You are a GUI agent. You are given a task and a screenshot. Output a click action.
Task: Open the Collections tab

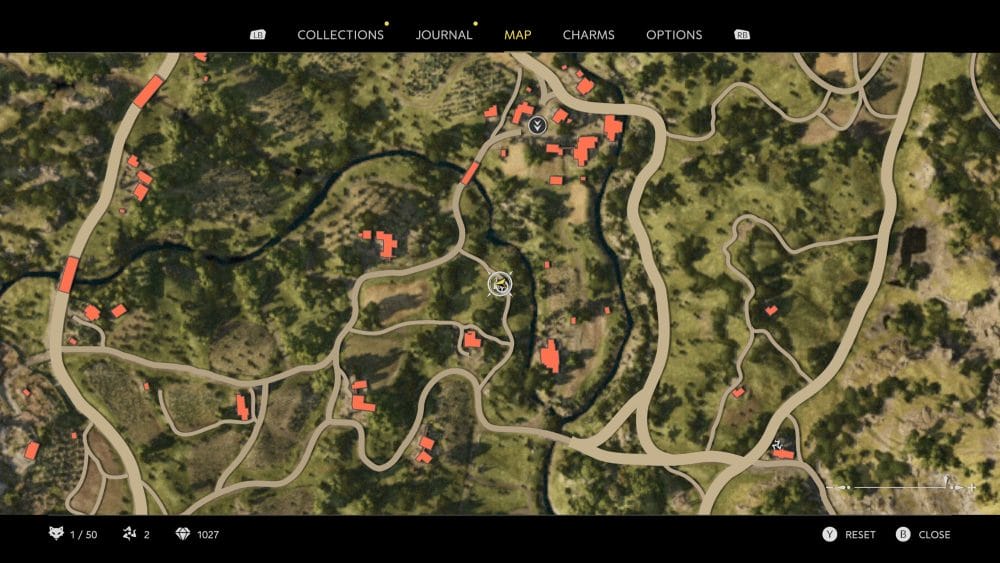340,35
